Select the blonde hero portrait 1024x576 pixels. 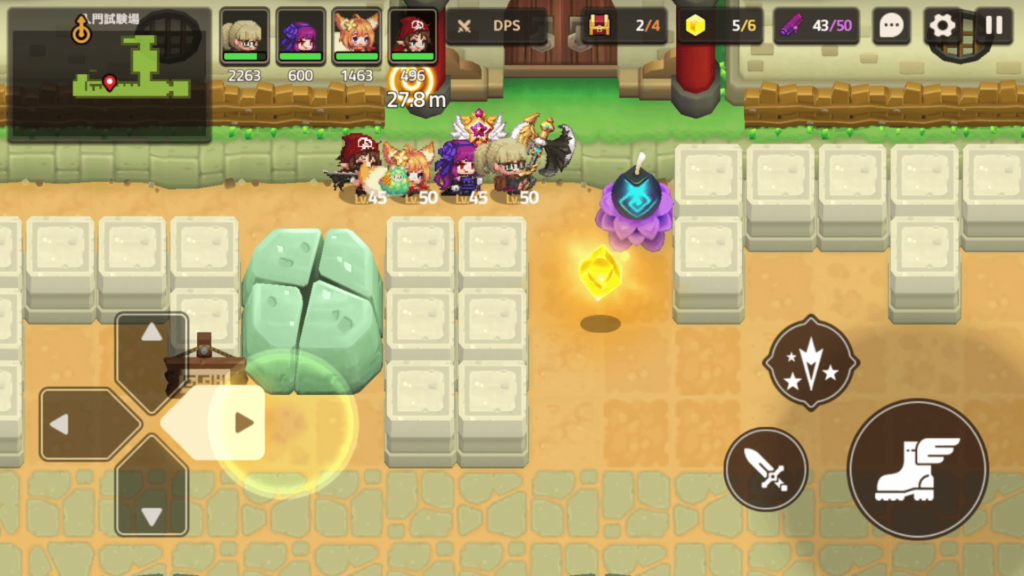pos(244,35)
